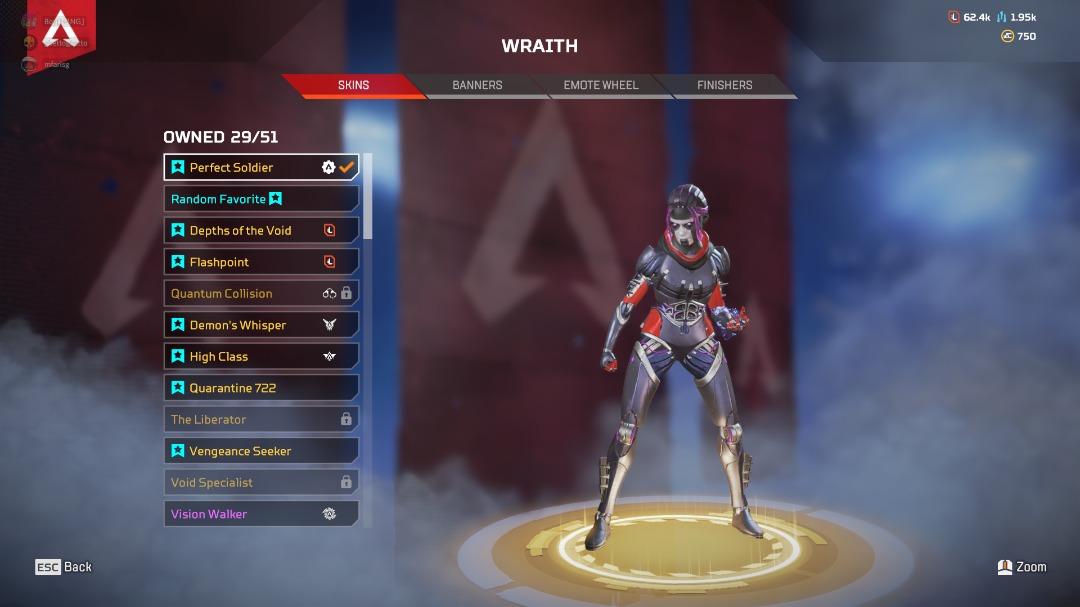Click the skin list scrollbar
1080x607 pixels.
368,197
